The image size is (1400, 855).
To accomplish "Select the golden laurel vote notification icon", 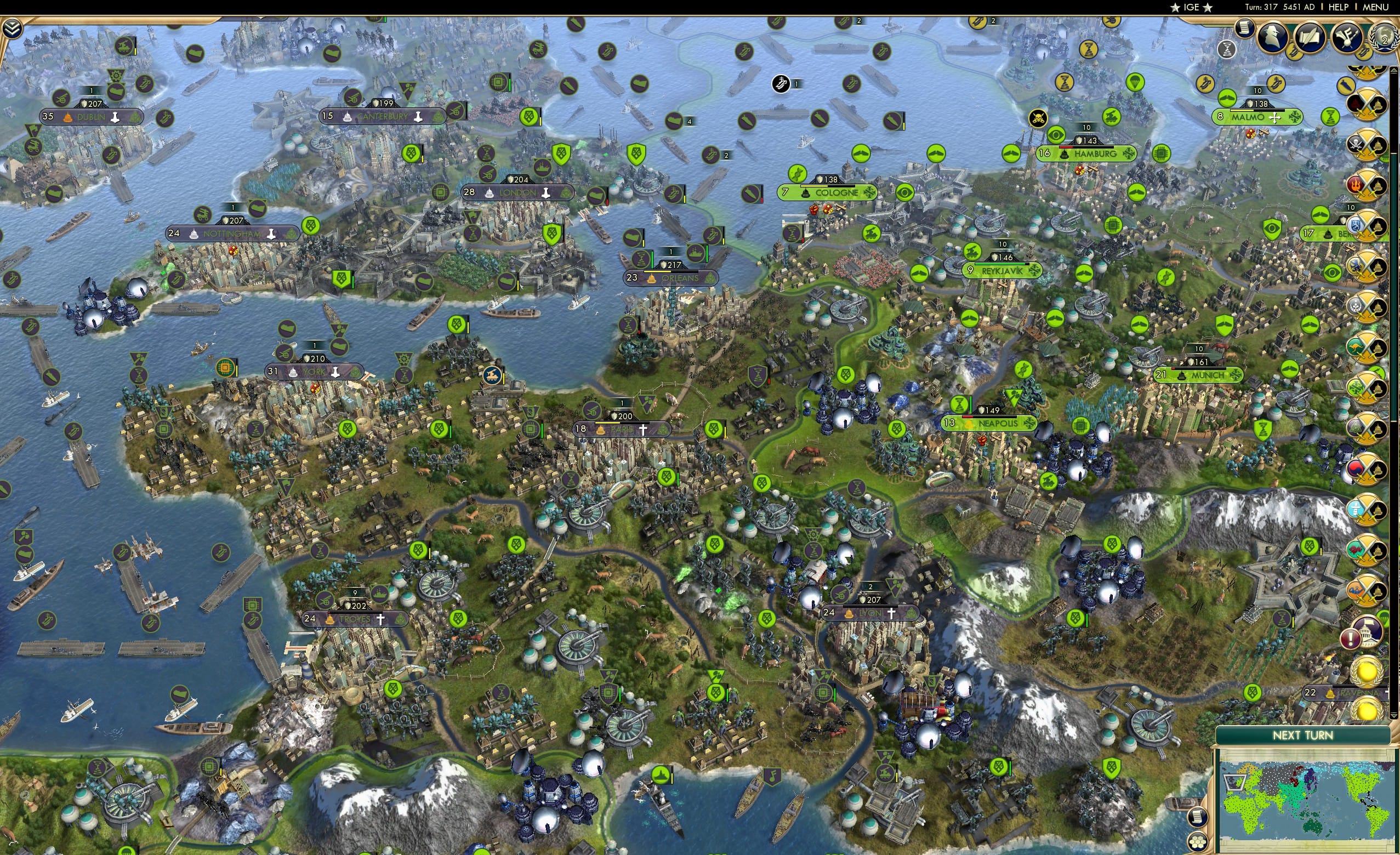I will click(1367, 672).
